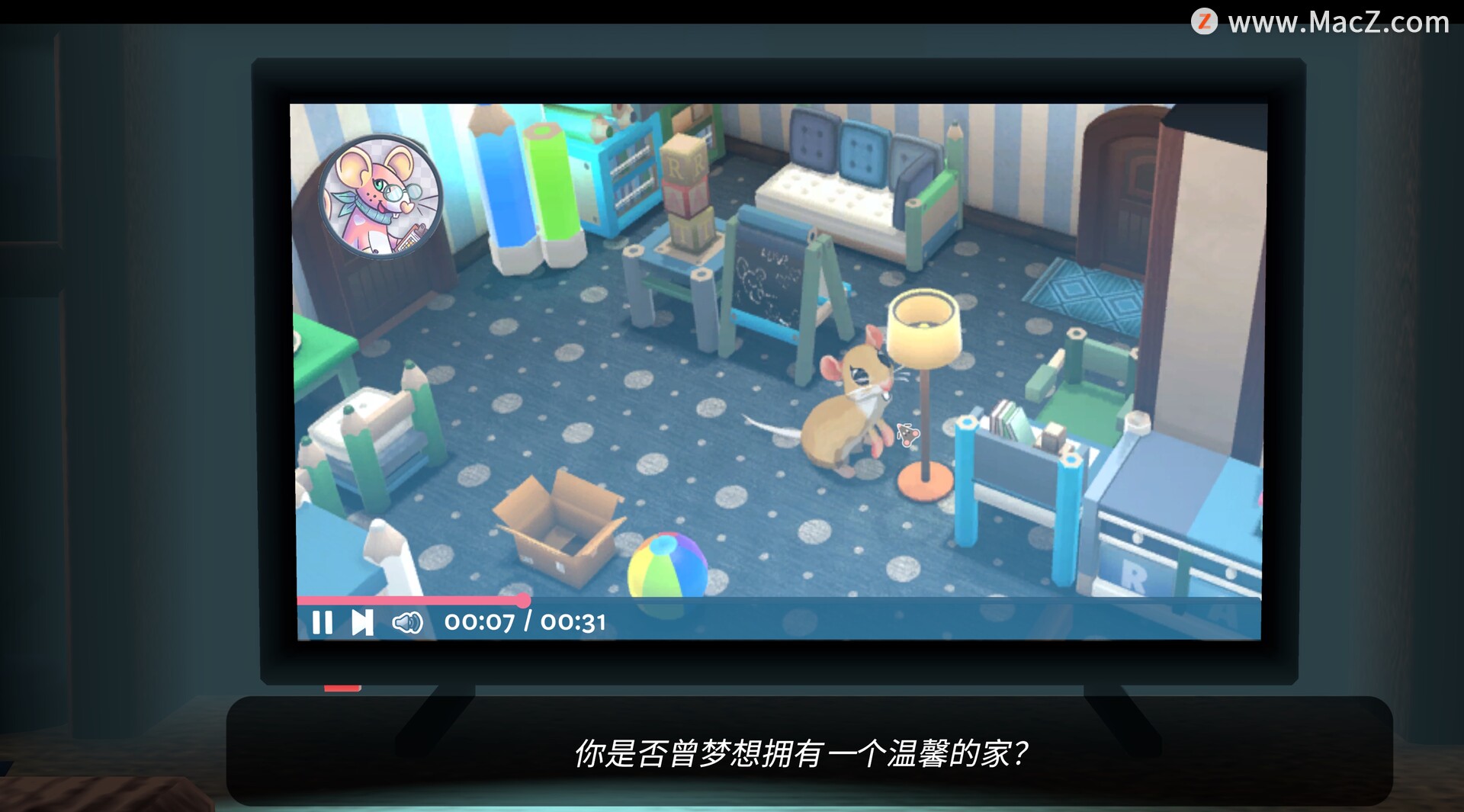
Task: Skip to the next video clip
Action: pos(362,623)
